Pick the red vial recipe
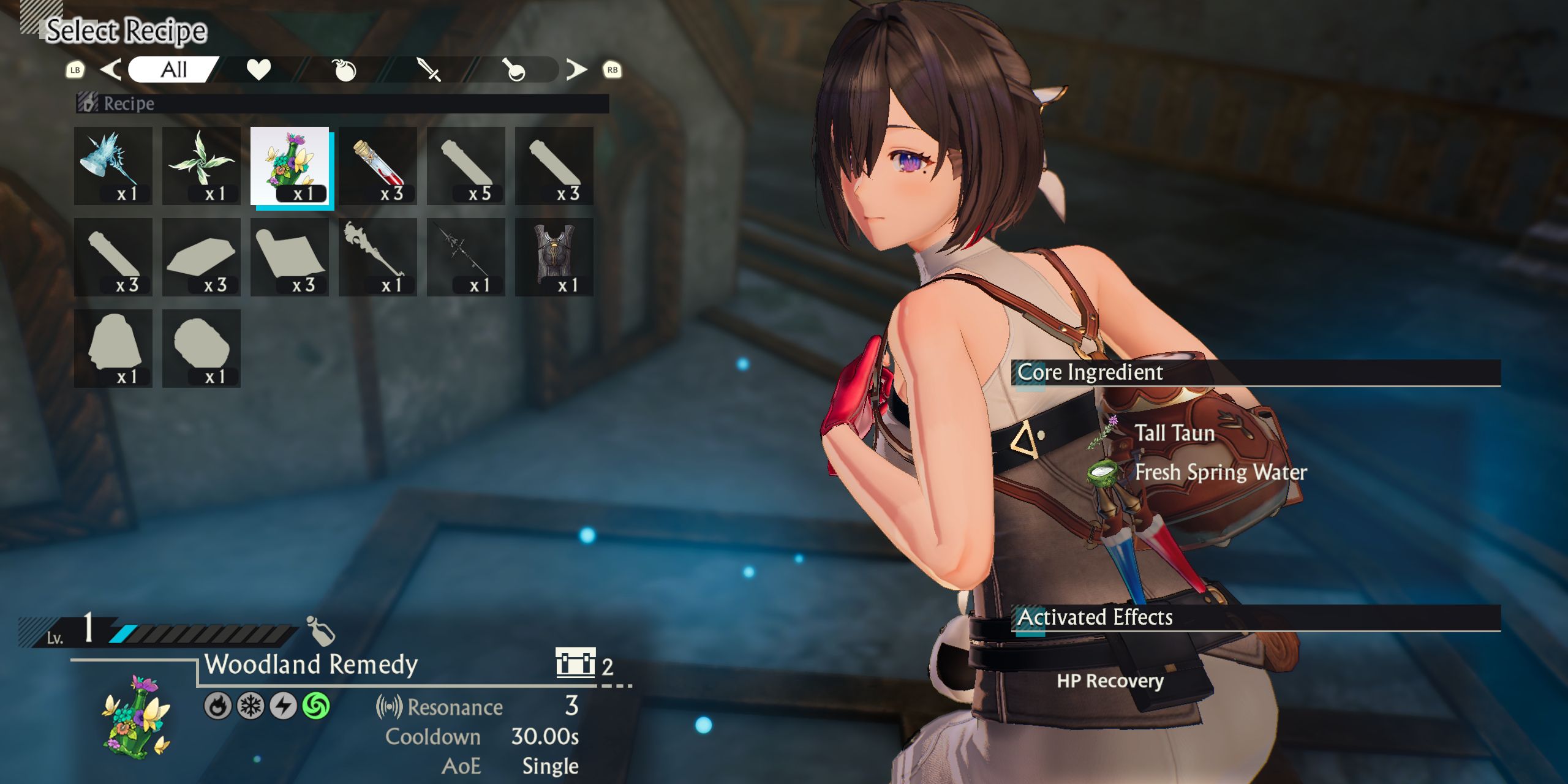The width and height of the screenshot is (1568, 784). point(378,166)
